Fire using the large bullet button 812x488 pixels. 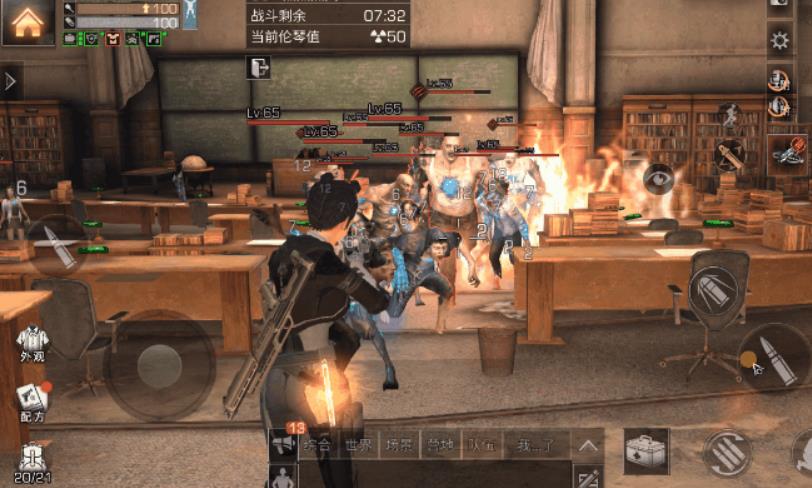point(775,357)
